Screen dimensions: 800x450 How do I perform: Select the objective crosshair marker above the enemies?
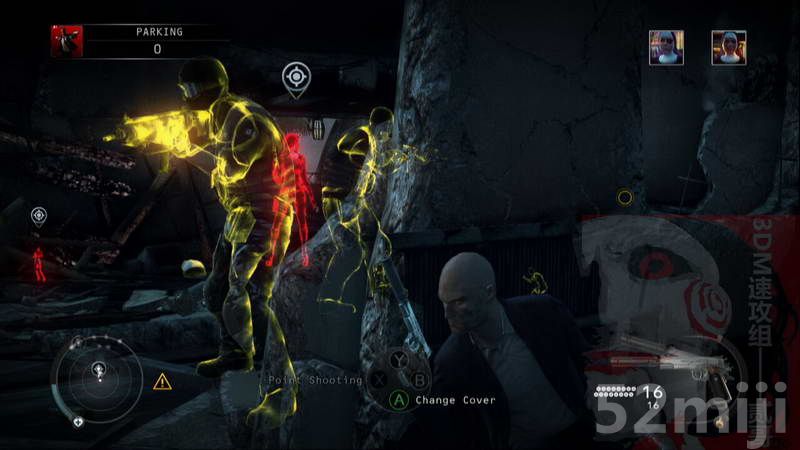tap(293, 76)
